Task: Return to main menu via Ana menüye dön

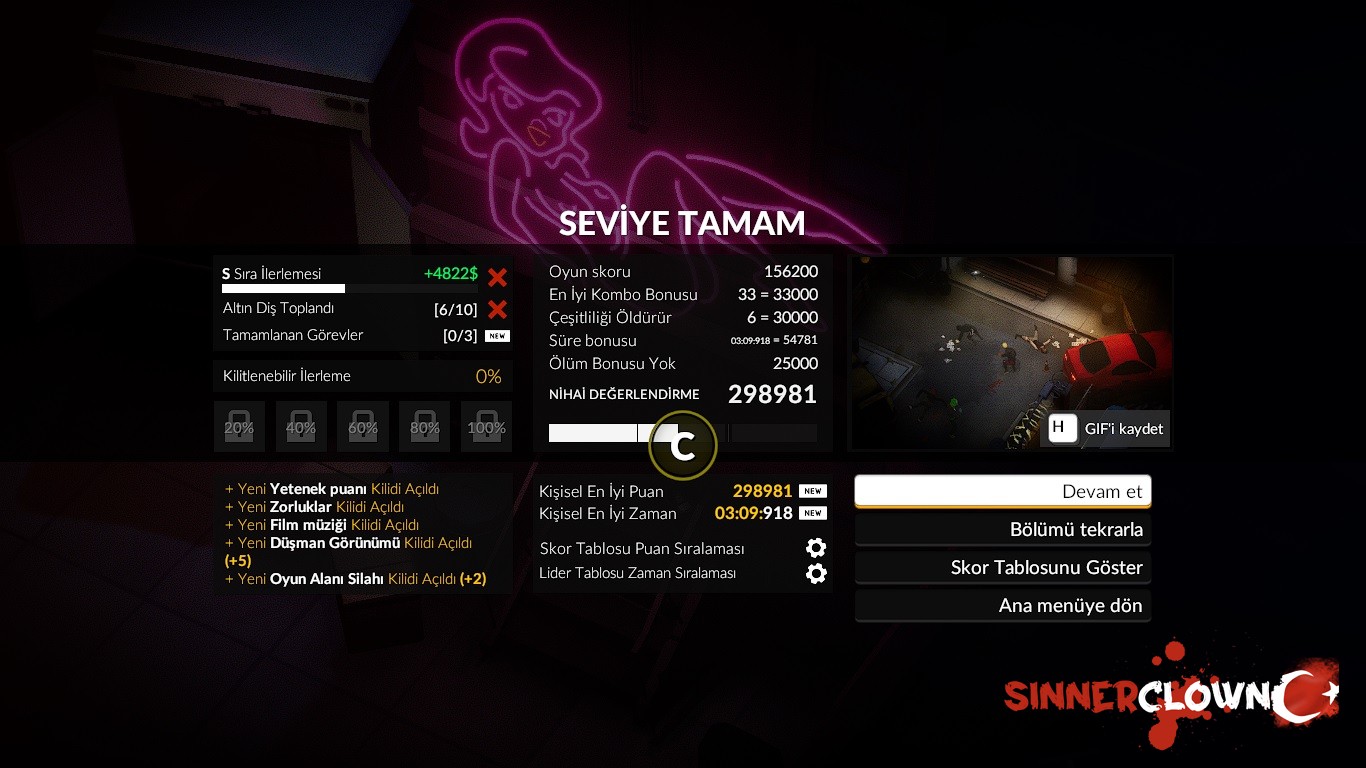Action: point(1003,606)
